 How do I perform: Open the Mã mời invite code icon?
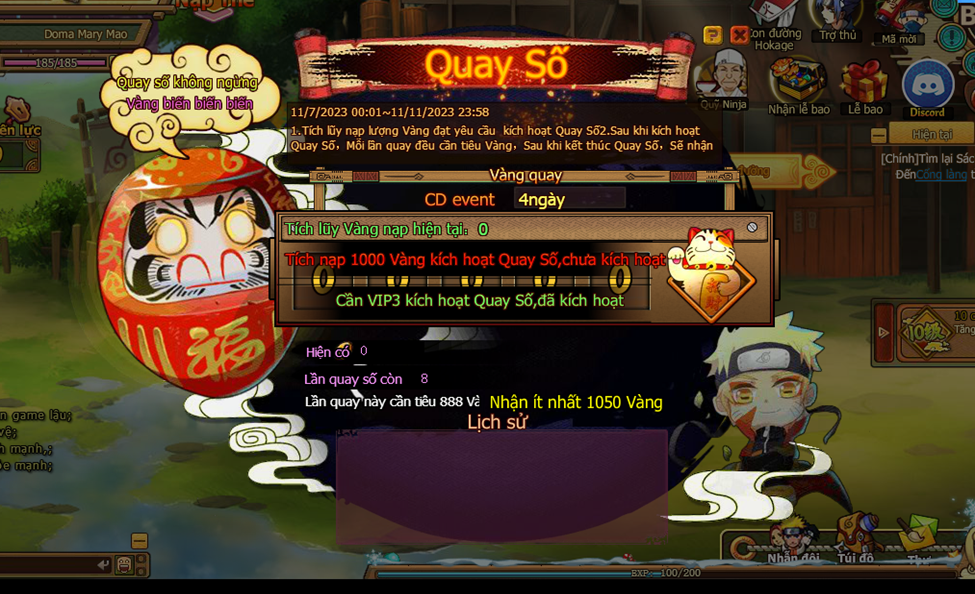[898, 20]
